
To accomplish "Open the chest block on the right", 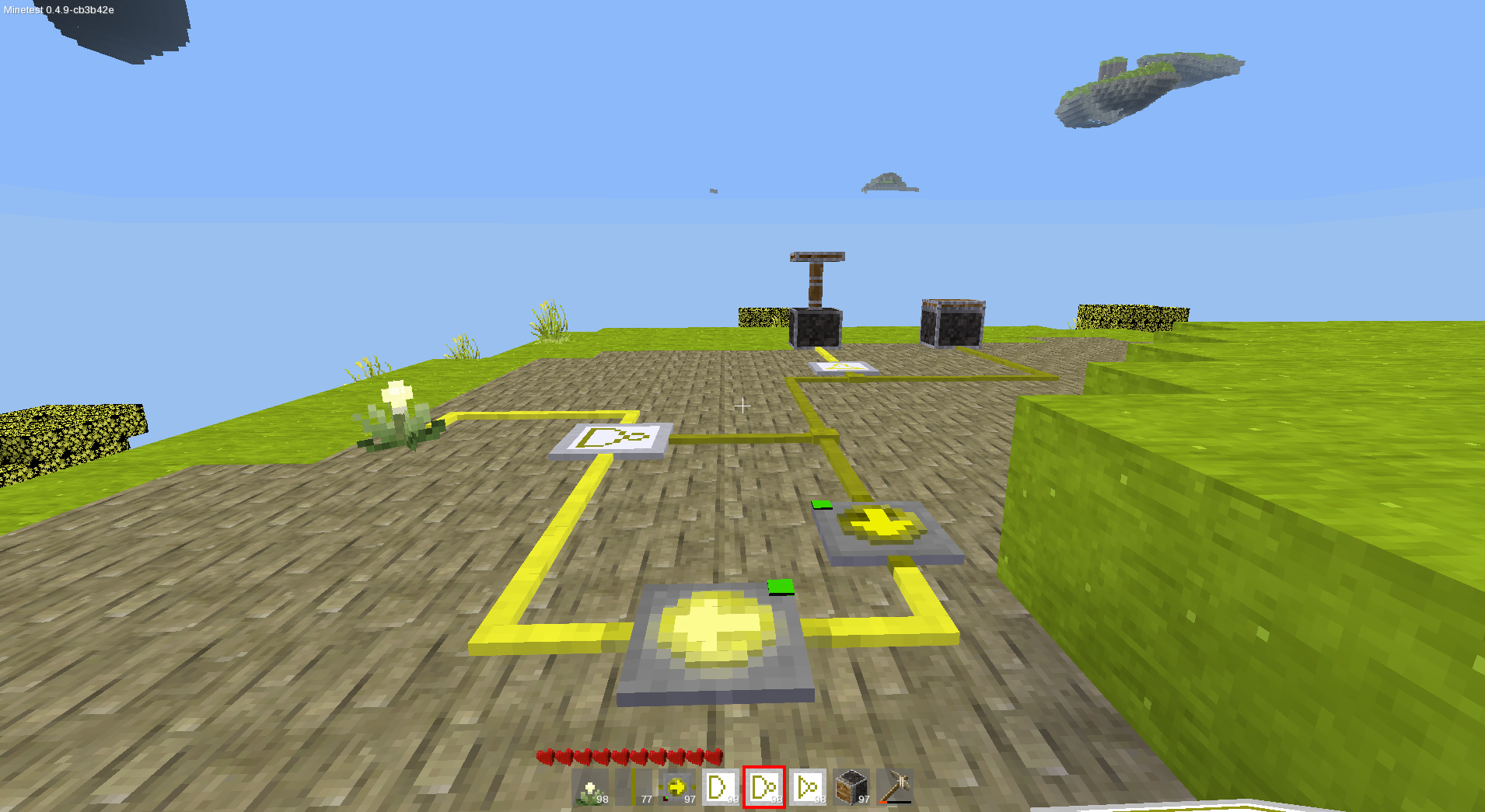I will pyautogui.click(x=950, y=322).
